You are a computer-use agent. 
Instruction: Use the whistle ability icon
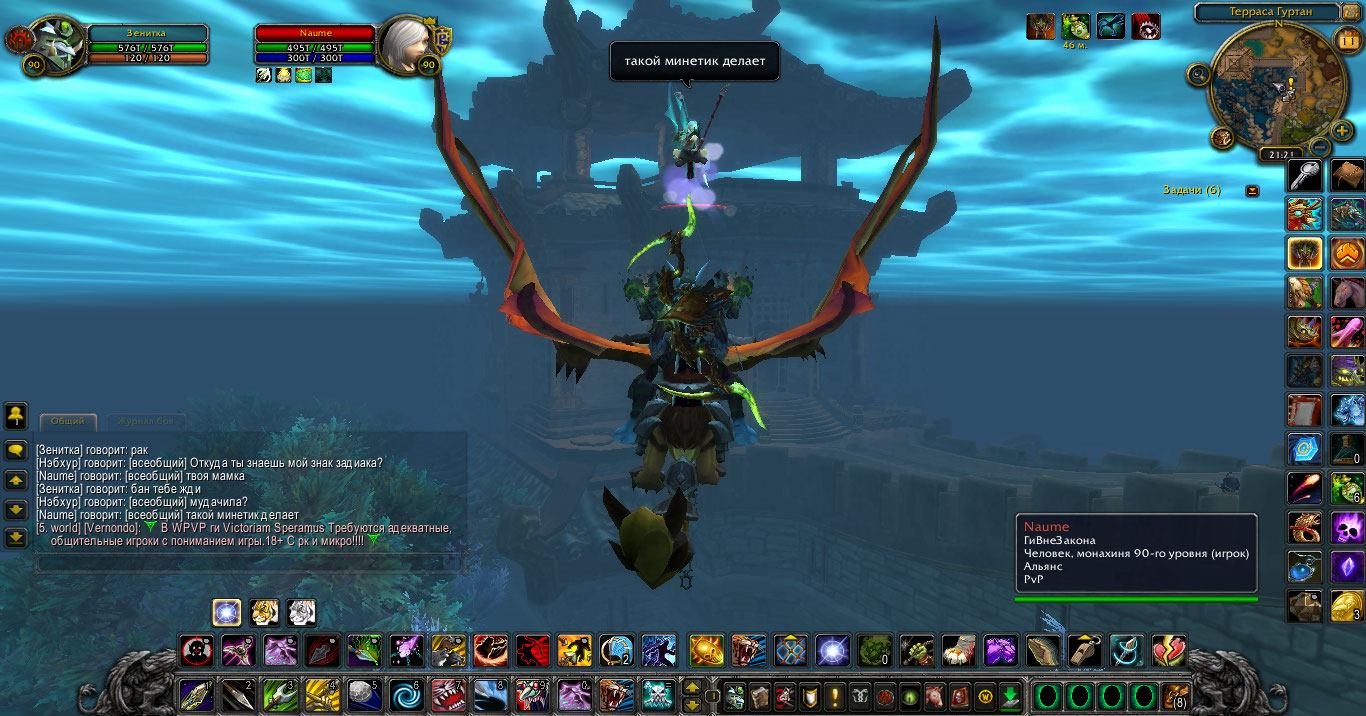click(1084, 651)
